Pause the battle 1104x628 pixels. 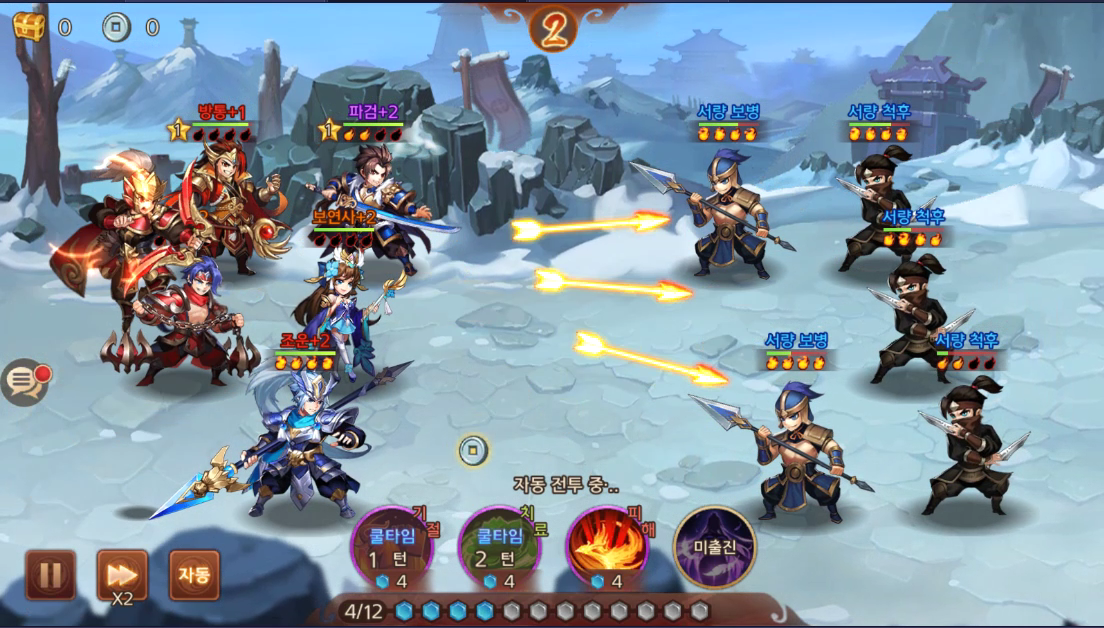[x=50, y=575]
